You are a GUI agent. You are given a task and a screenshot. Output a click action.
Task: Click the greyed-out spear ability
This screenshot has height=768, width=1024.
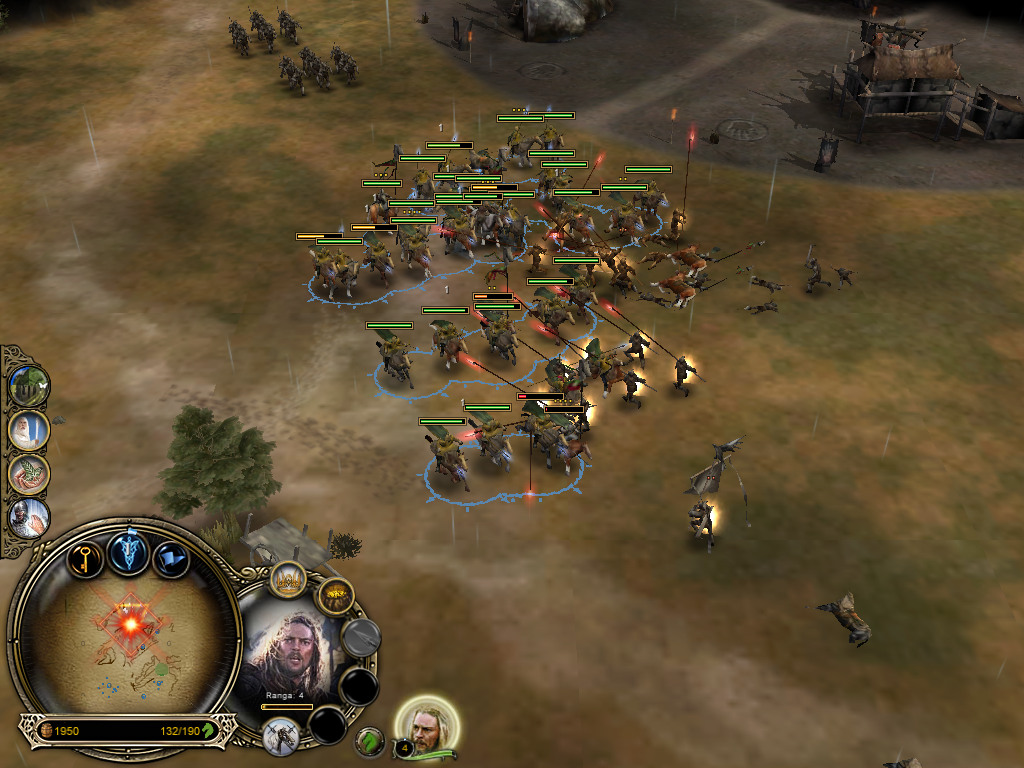coord(360,637)
